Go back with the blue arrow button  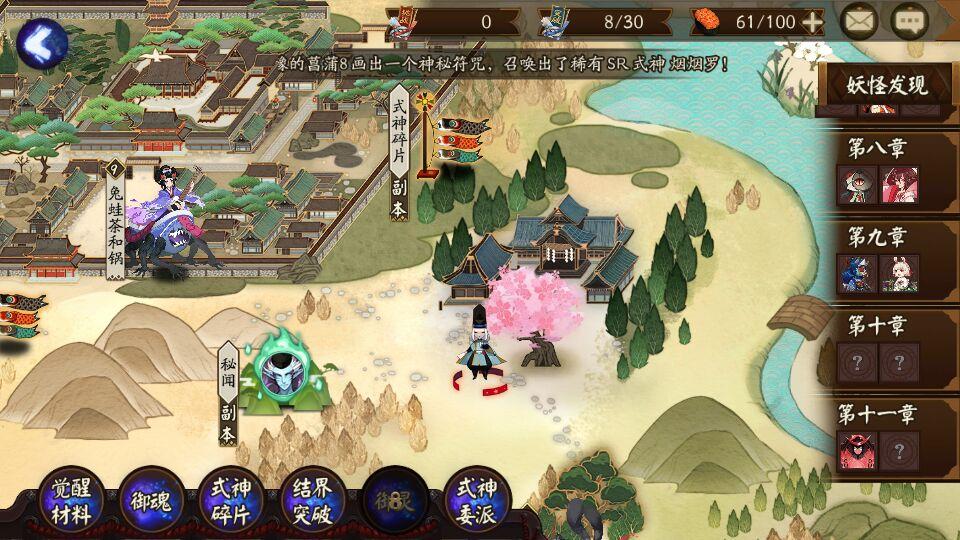42,43
